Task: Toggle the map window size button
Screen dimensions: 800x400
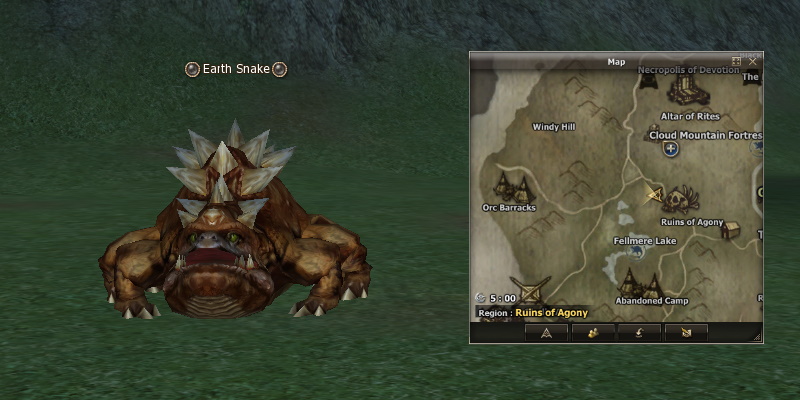Action: pos(737,61)
